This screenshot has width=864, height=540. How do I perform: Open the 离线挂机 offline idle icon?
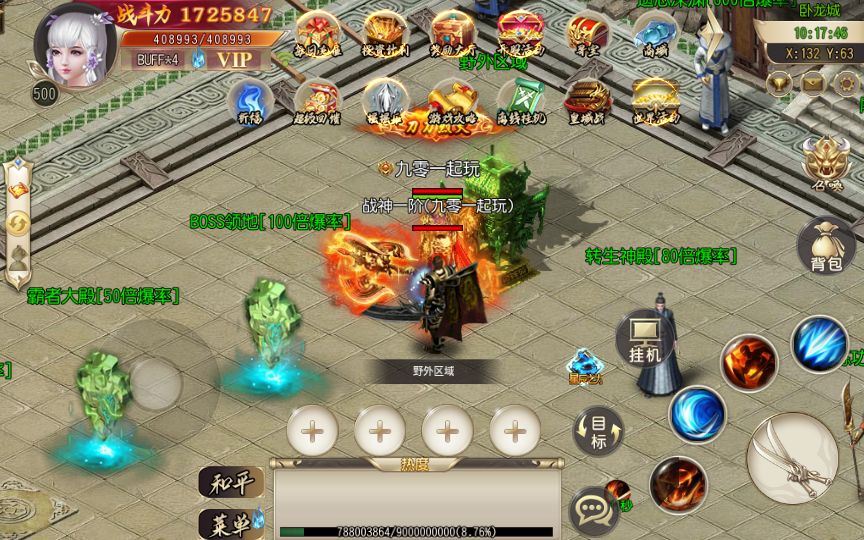pos(521,102)
